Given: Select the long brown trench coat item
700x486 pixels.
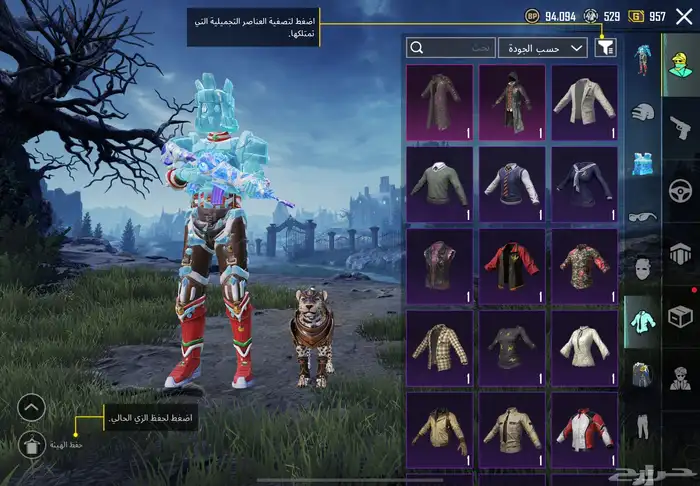Looking at the screenshot, I should 440,101.
